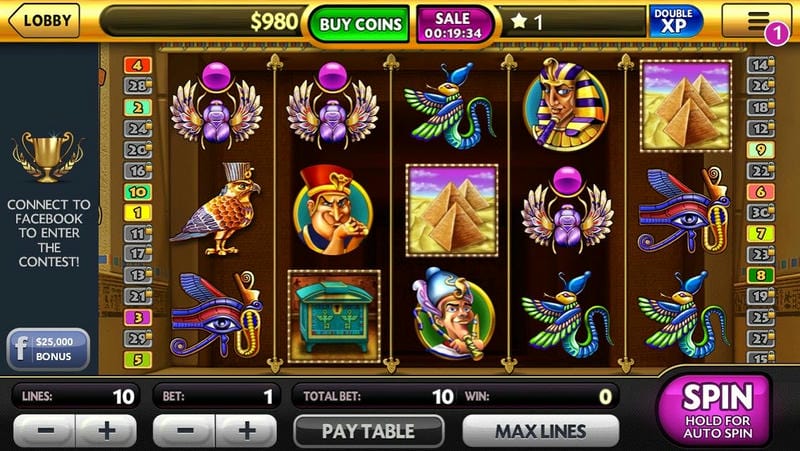The height and width of the screenshot is (451, 800).
Task: Decrease the bet amount
Action: point(182,432)
